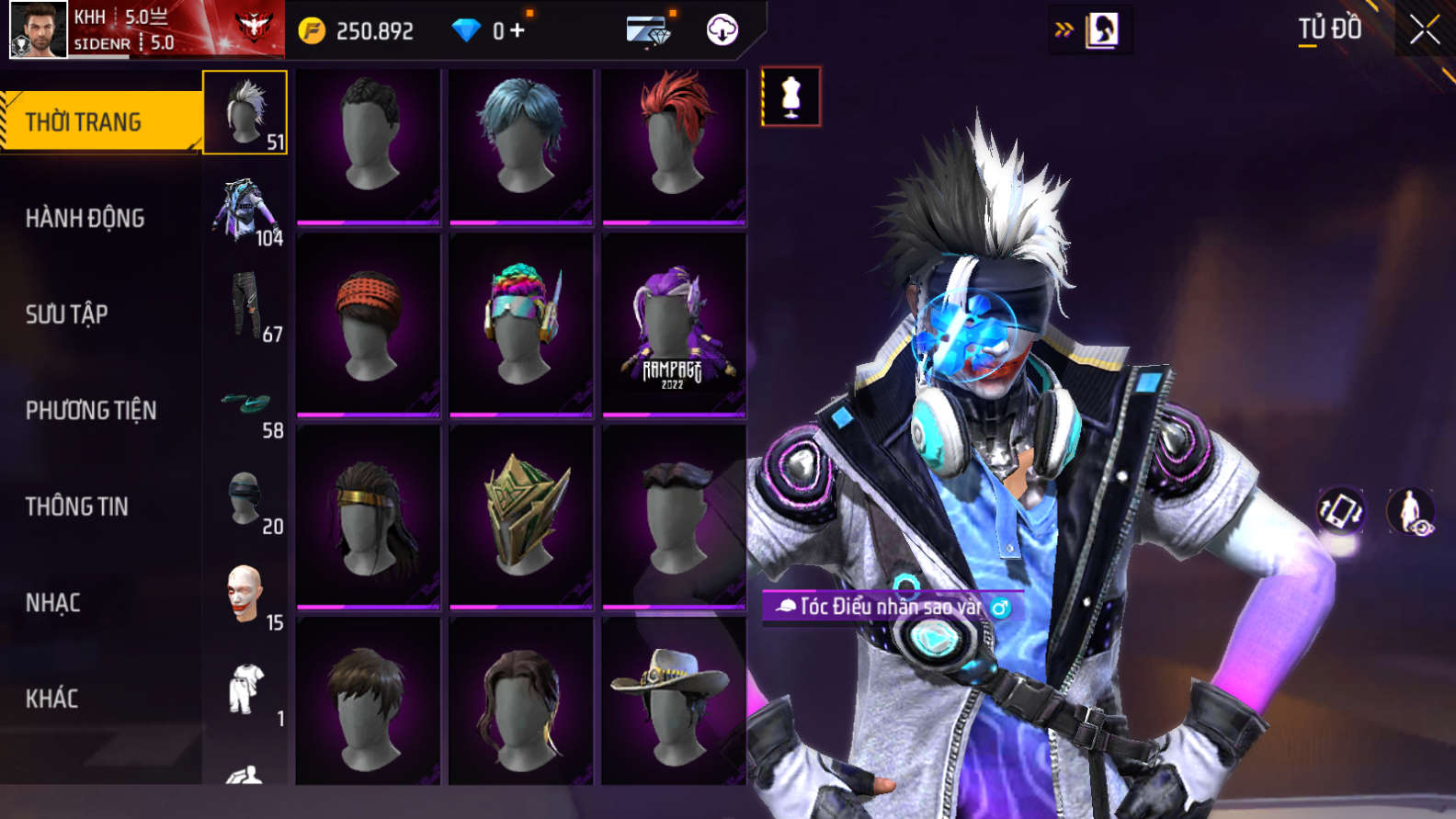1456x819 pixels.
Task: Click the mannequin outfit preview icon
Action: tap(791, 97)
